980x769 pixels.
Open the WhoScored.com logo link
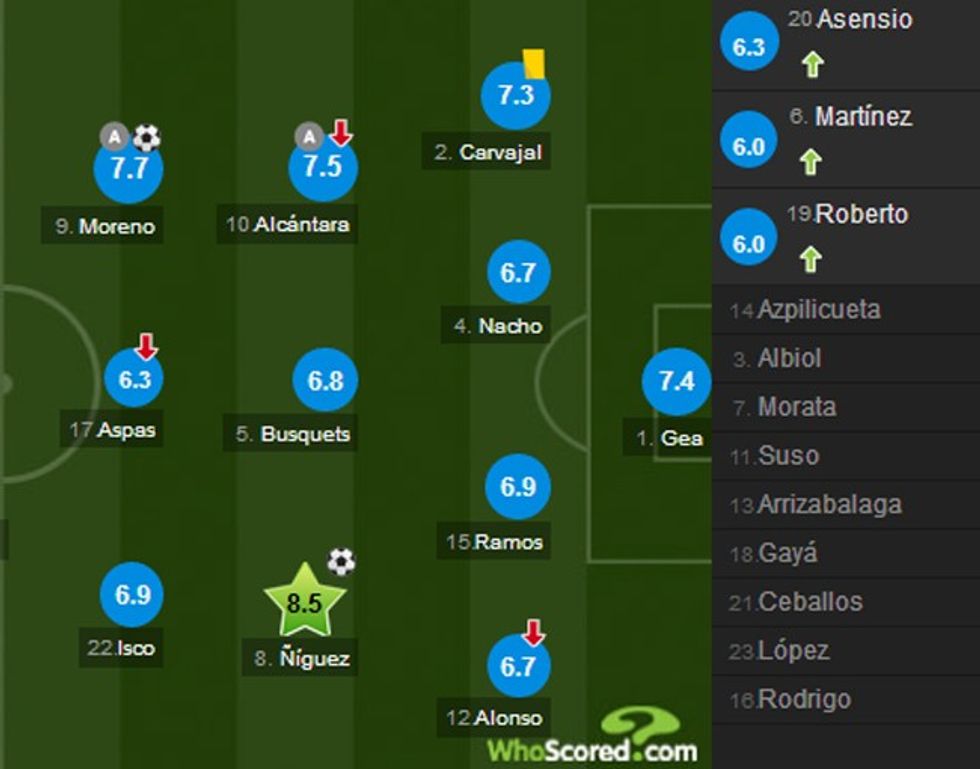click(592, 740)
